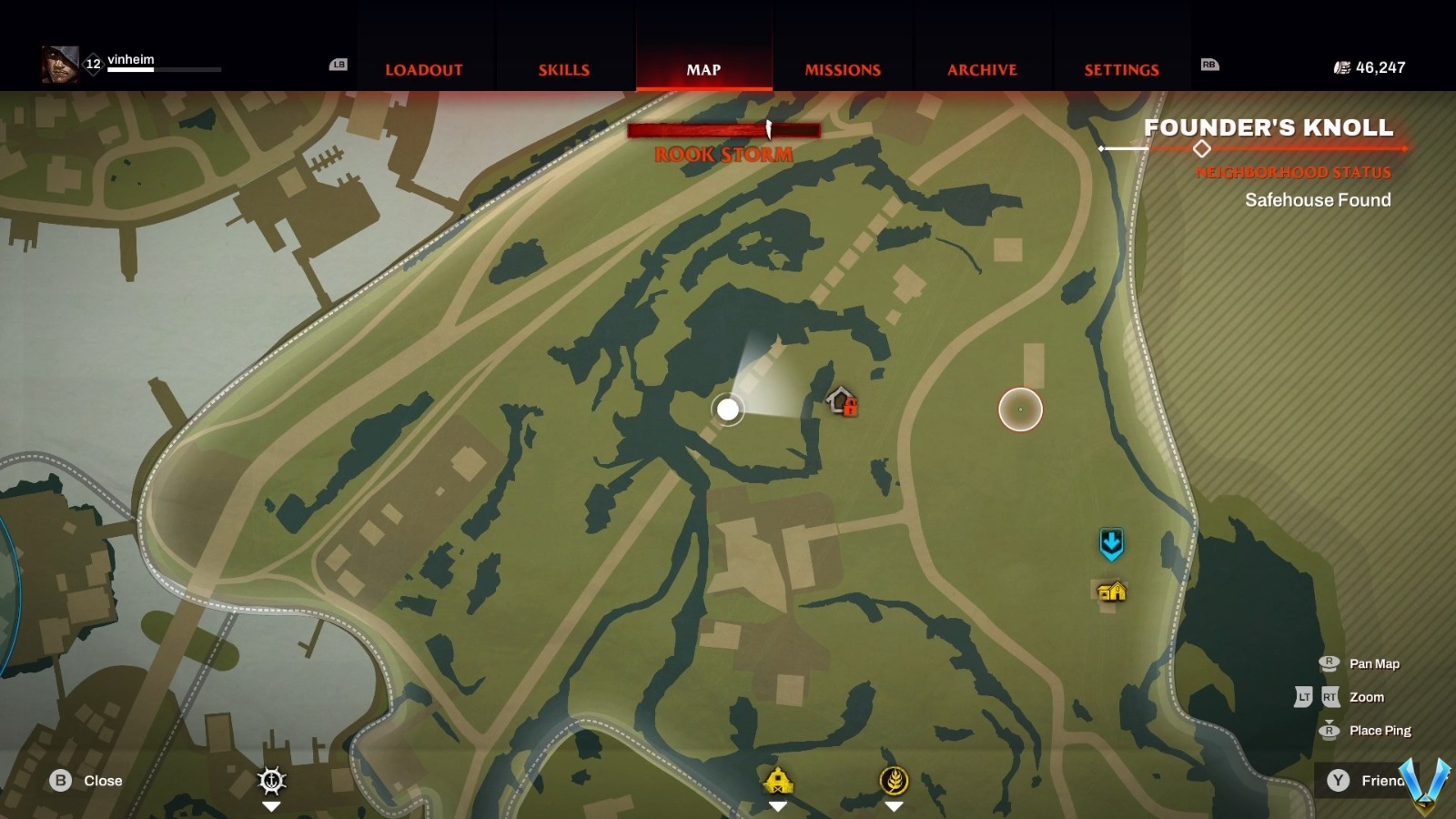This screenshot has height=819, width=1456.
Task: Click the circular map cursor ring
Action: point(1020,409)
